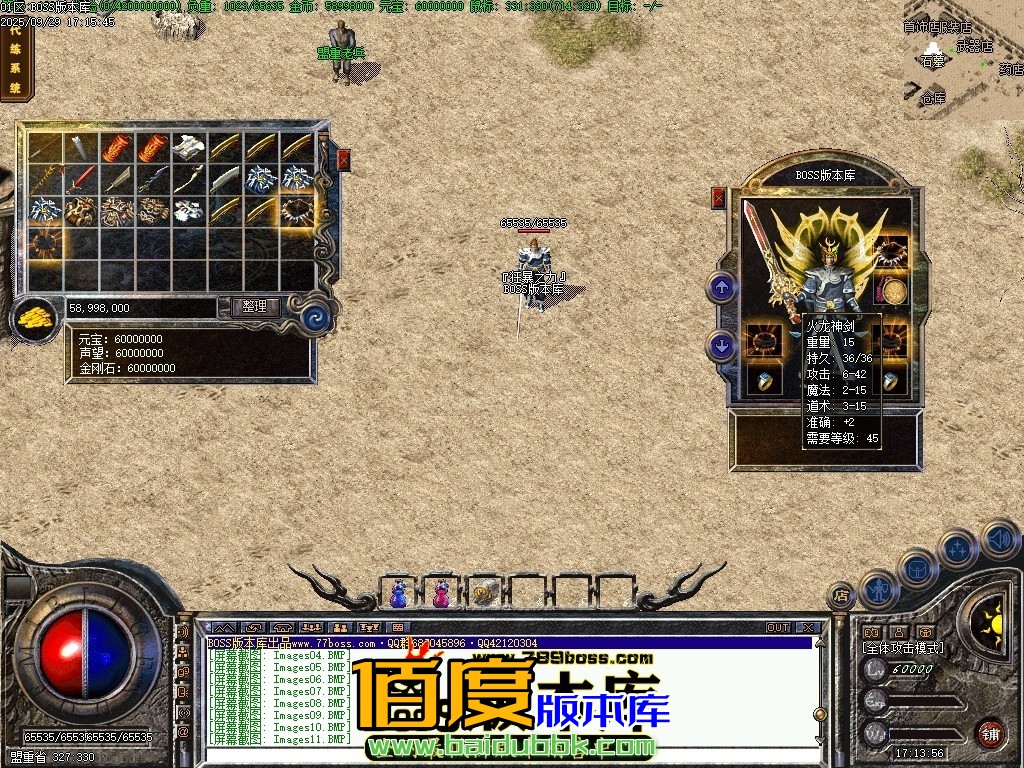Open the 代练系统 side tab
This screenshot has width=1024, height=768.
[16, 62]
